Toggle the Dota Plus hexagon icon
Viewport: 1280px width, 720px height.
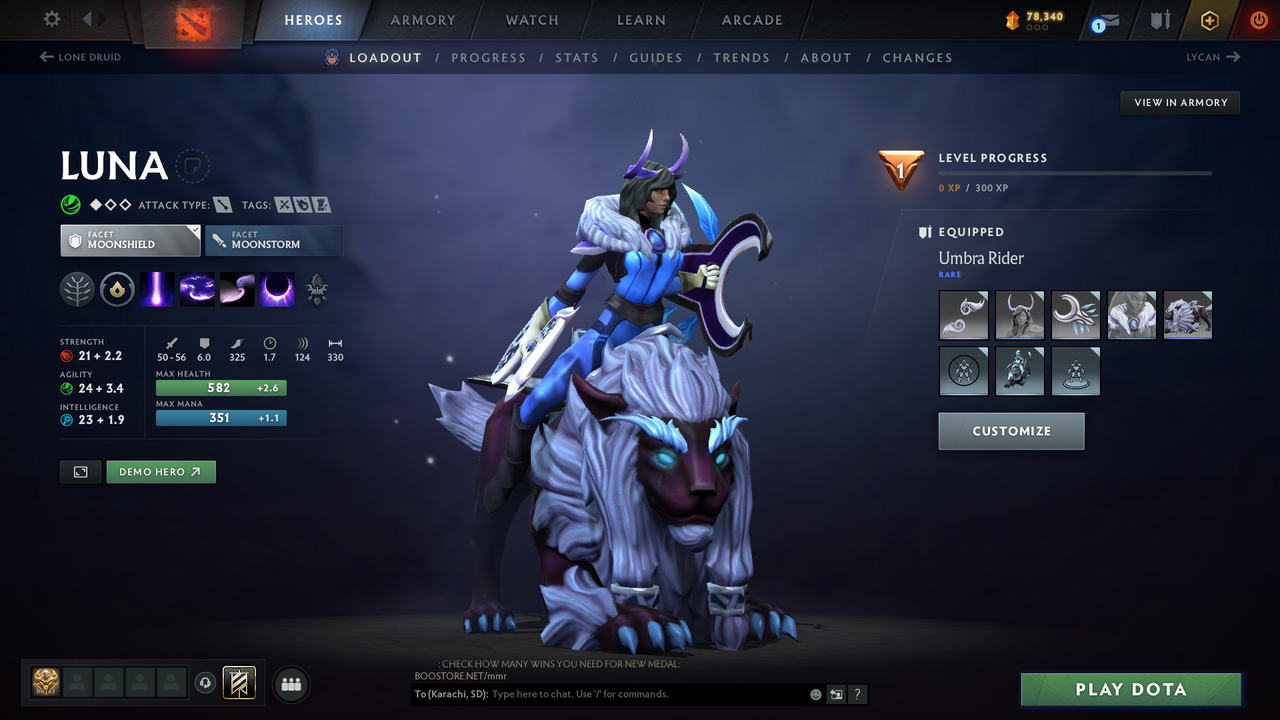point(1209,19)
